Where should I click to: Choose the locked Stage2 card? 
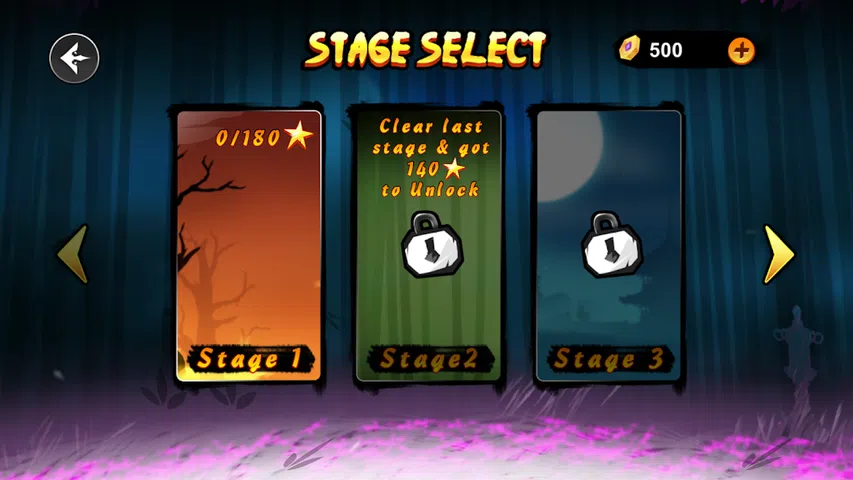430,245
